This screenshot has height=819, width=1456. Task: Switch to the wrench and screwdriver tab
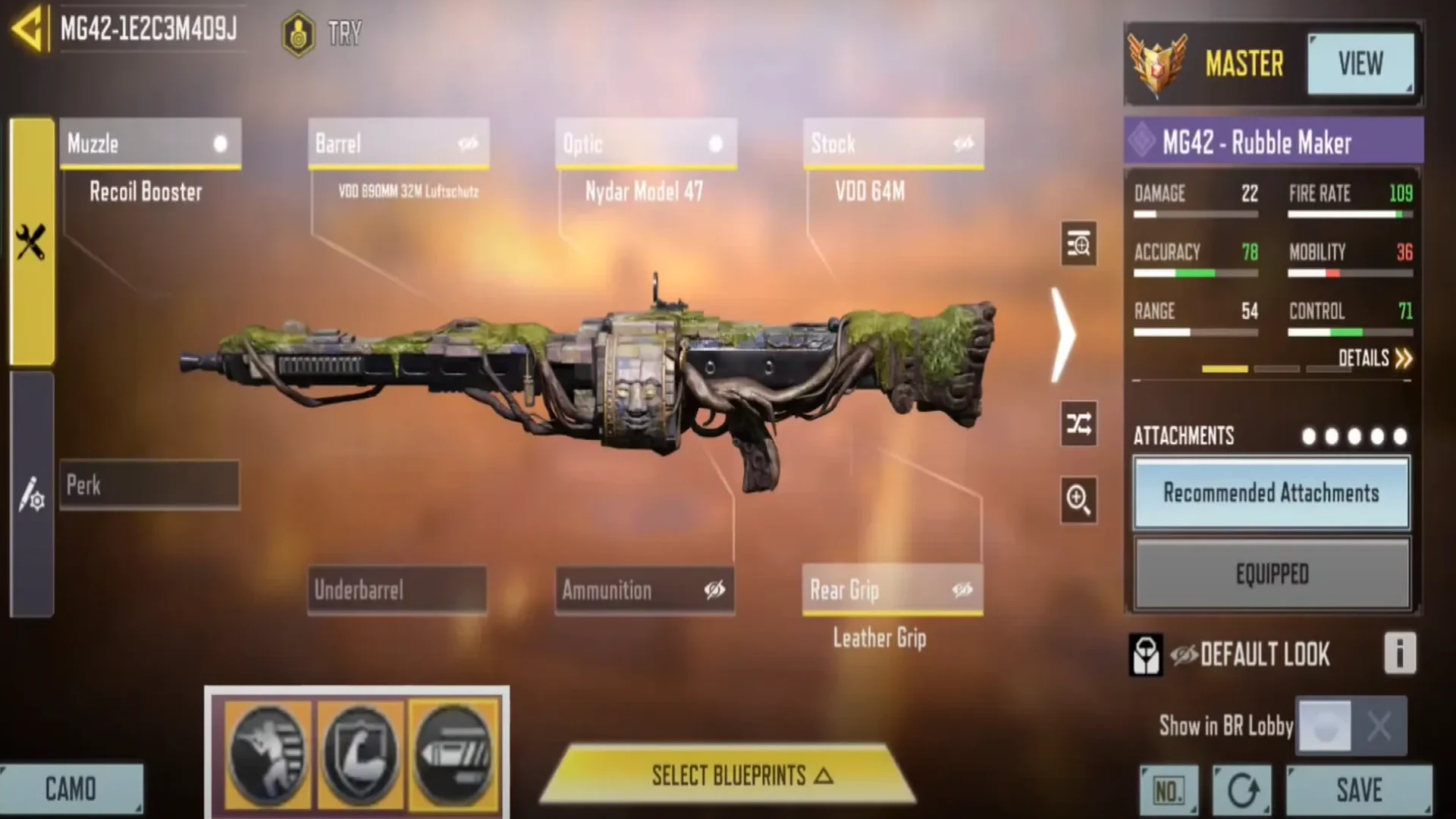[31, 243]
